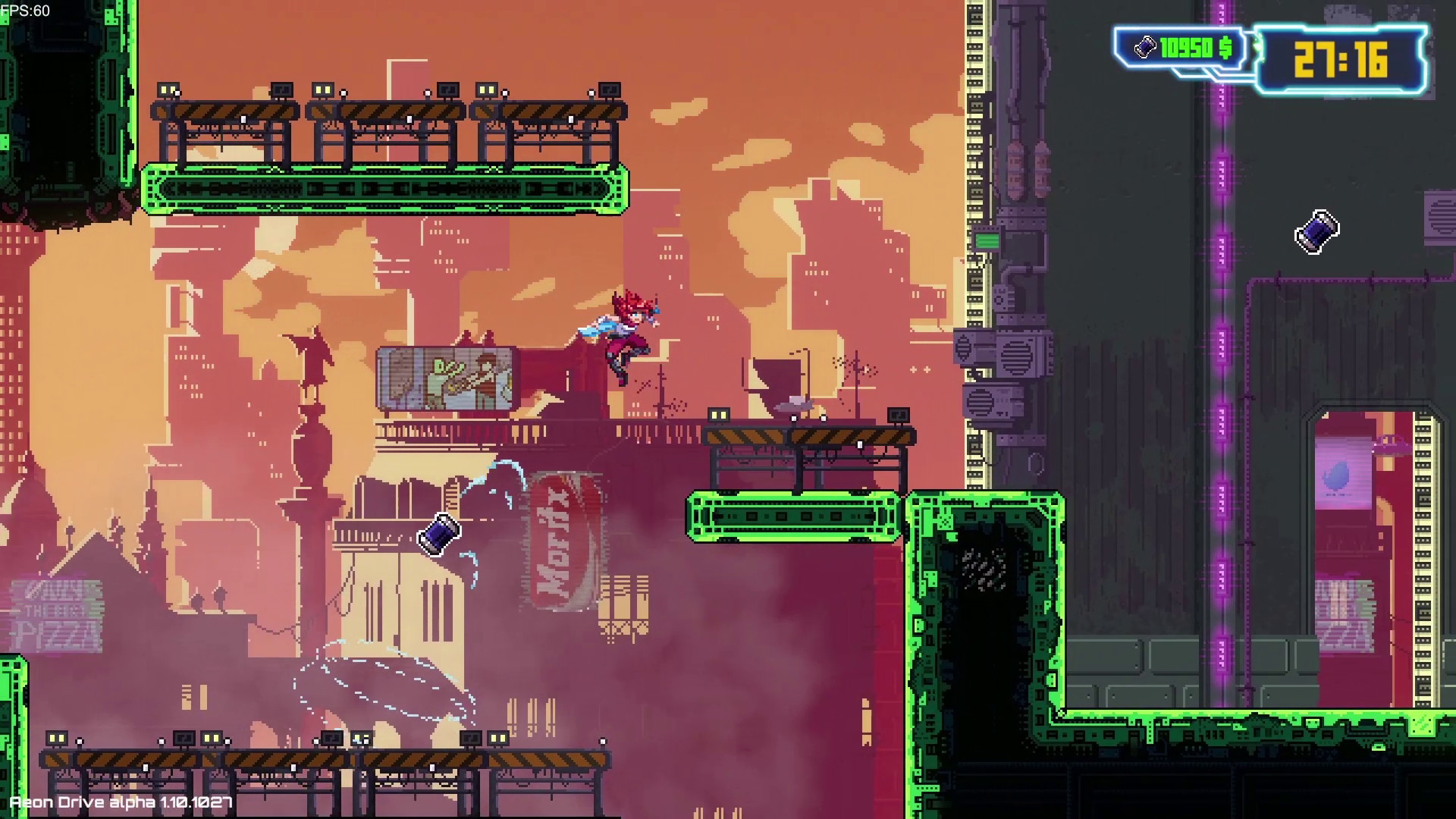Click the FPS:60 counter in the top left

coord(26,9)
